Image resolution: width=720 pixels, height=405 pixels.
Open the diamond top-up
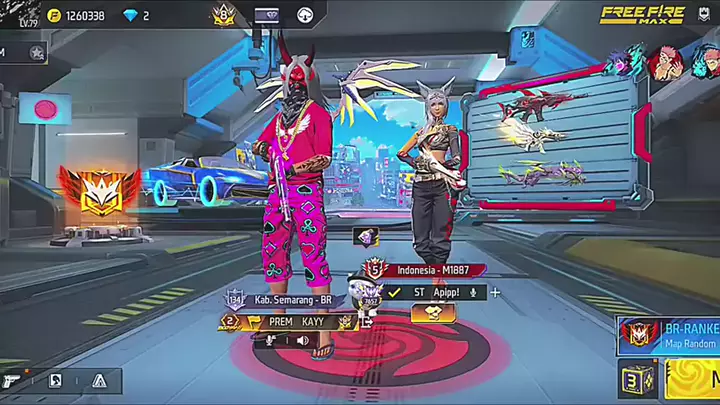pos(133,15)
